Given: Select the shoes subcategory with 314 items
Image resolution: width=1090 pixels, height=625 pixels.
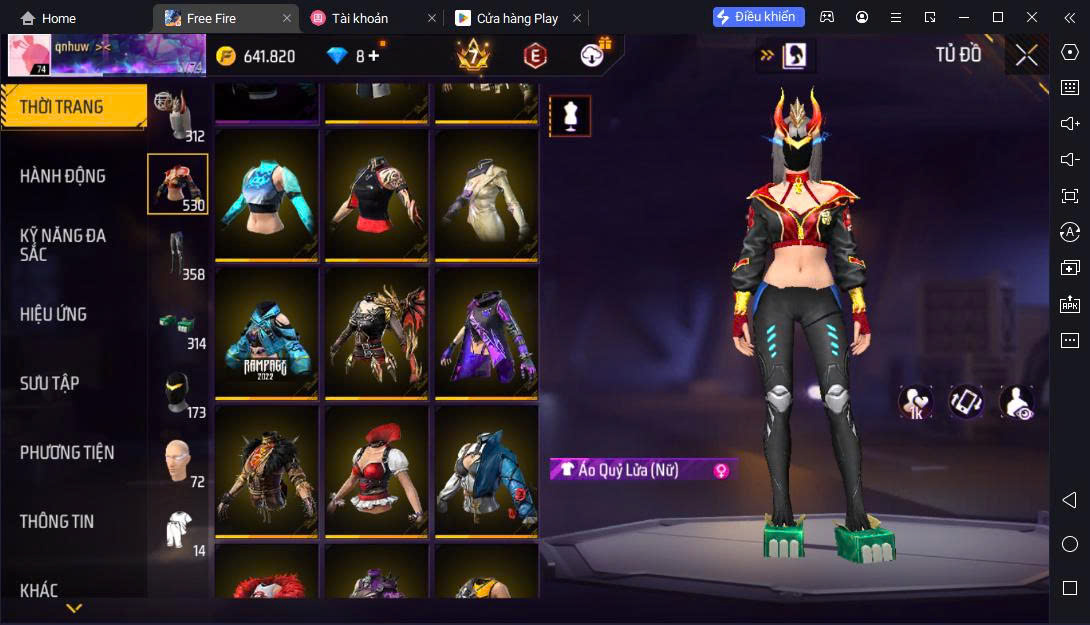Looking at the screenshot, I should click(x=178, y=325).
